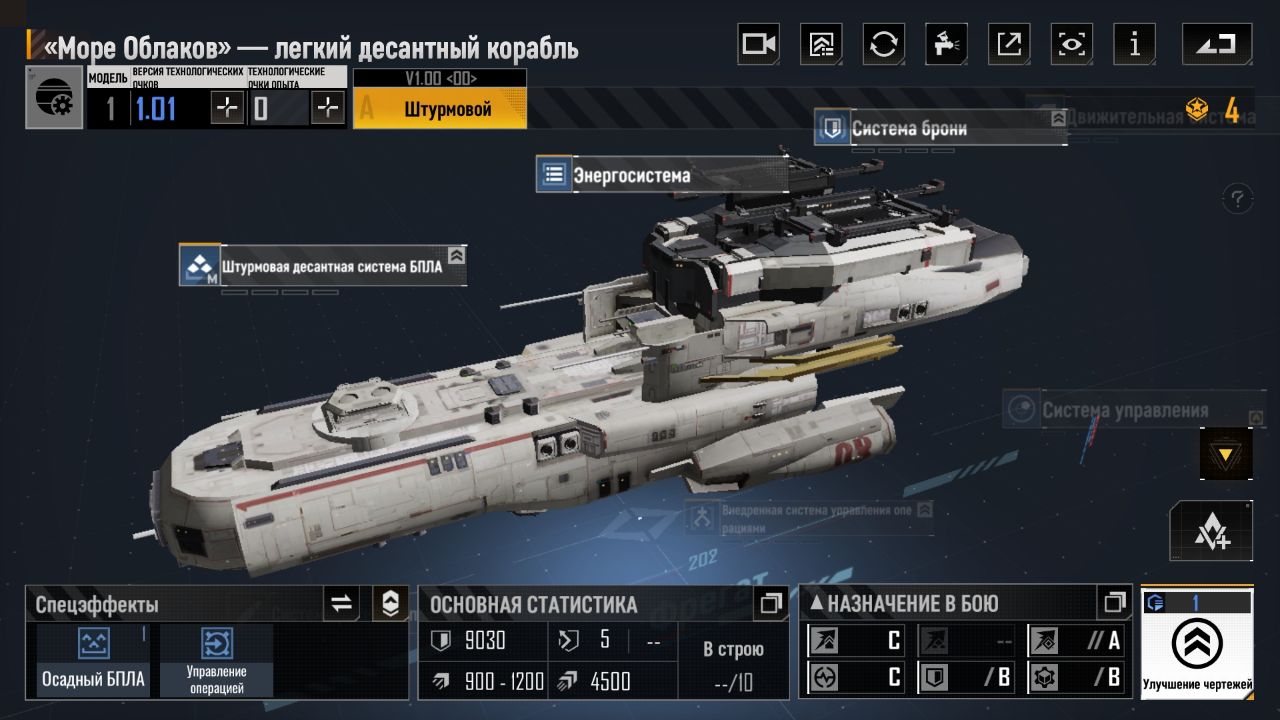
Task: Click the question mark help icon
Action: click(1238, 198)
